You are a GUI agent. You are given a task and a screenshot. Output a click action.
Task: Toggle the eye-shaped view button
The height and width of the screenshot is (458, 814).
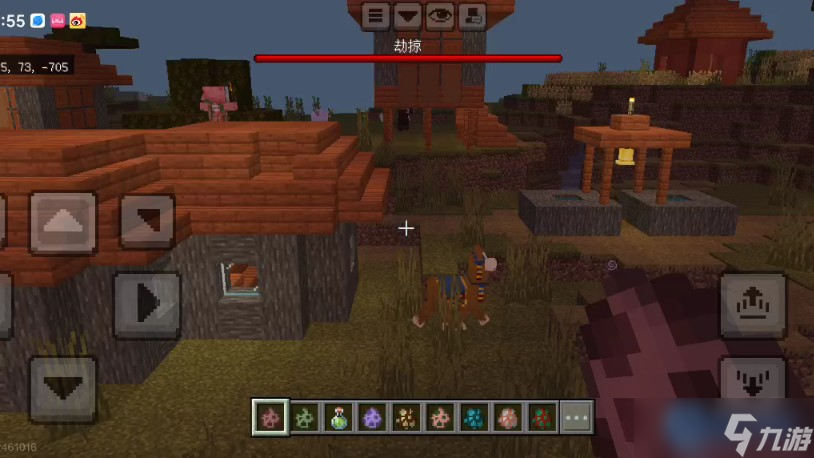439,16
